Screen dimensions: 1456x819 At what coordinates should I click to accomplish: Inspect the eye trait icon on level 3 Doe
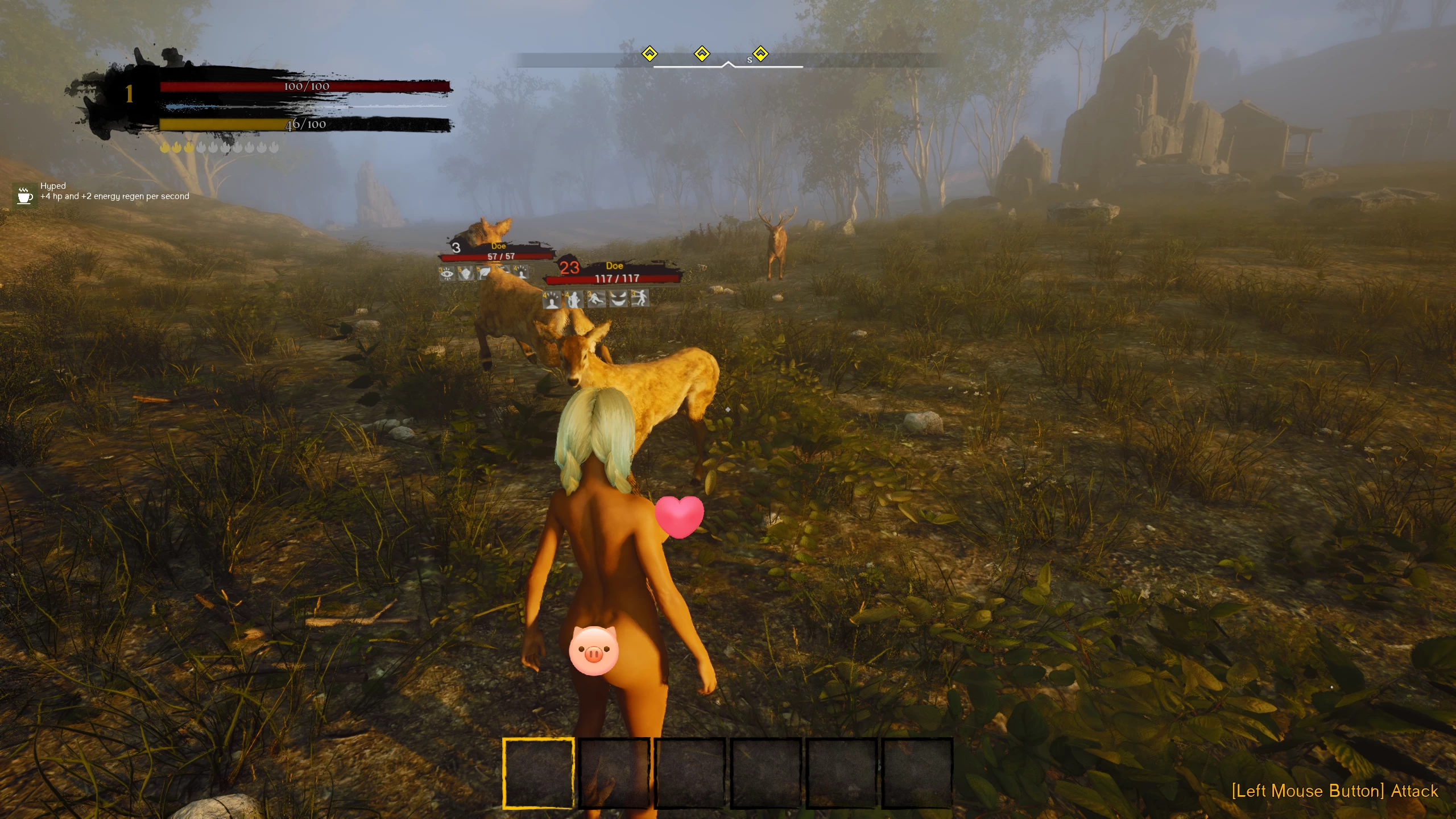pyautogui.click(x=447, y=274)
